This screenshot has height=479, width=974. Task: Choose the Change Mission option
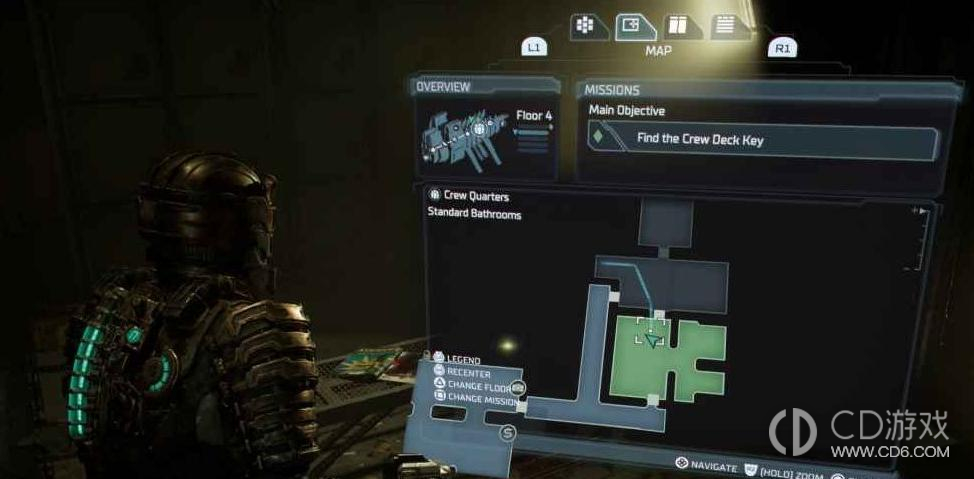point(482,399)
